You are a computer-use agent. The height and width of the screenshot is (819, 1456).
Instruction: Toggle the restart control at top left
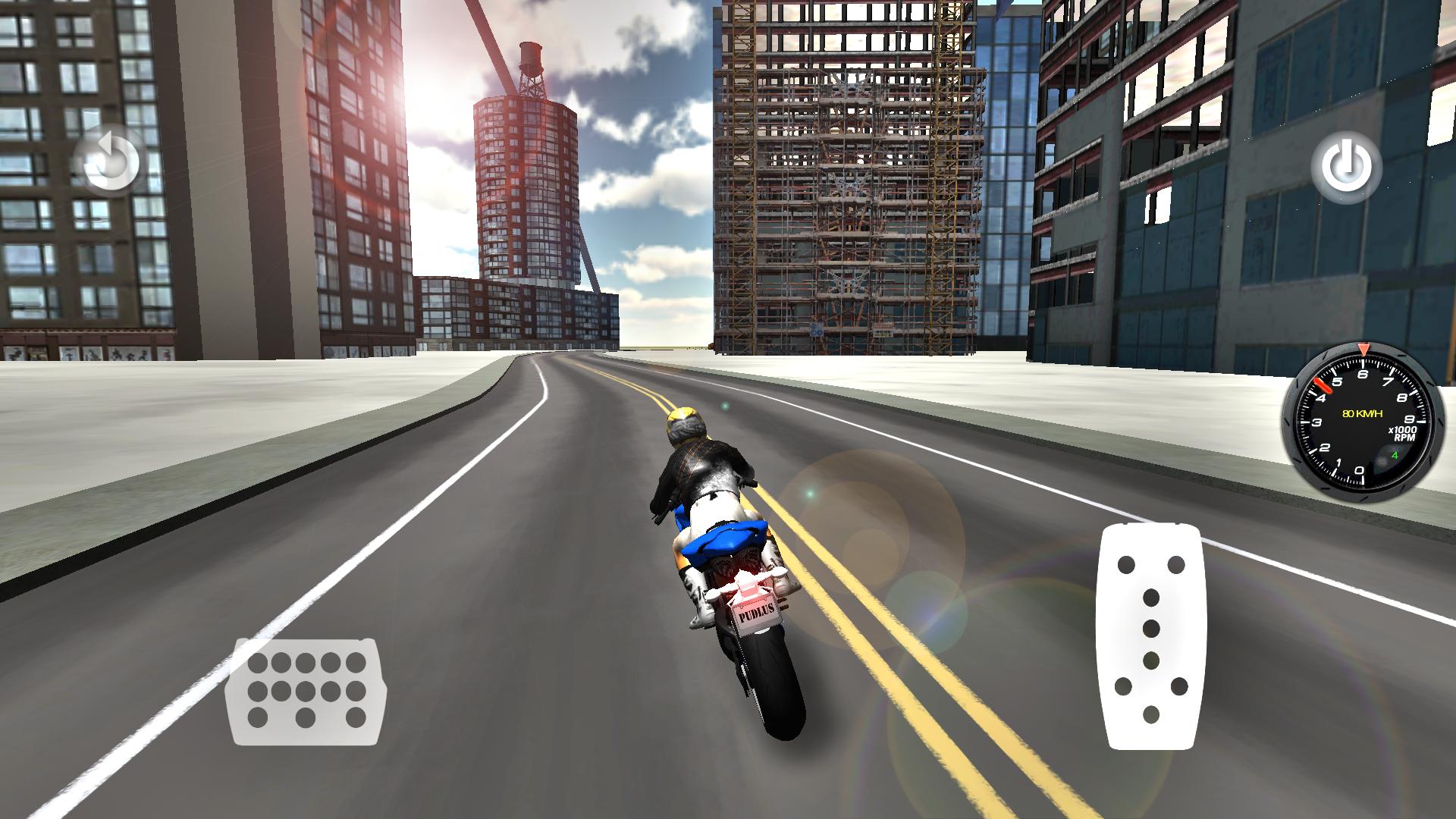coord(110,159)
